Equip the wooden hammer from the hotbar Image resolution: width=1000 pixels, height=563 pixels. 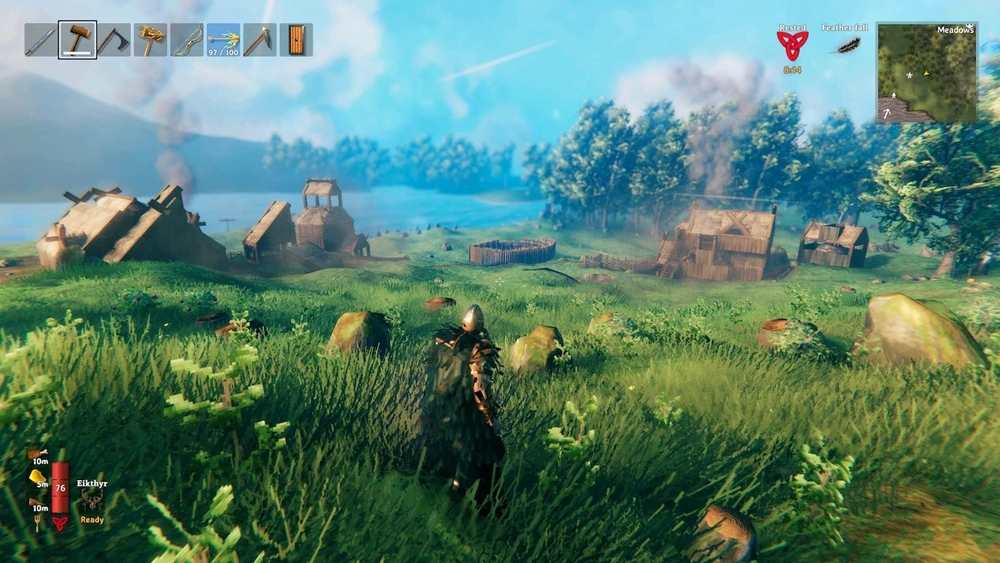pyautogui.click(x=77, y=40)
